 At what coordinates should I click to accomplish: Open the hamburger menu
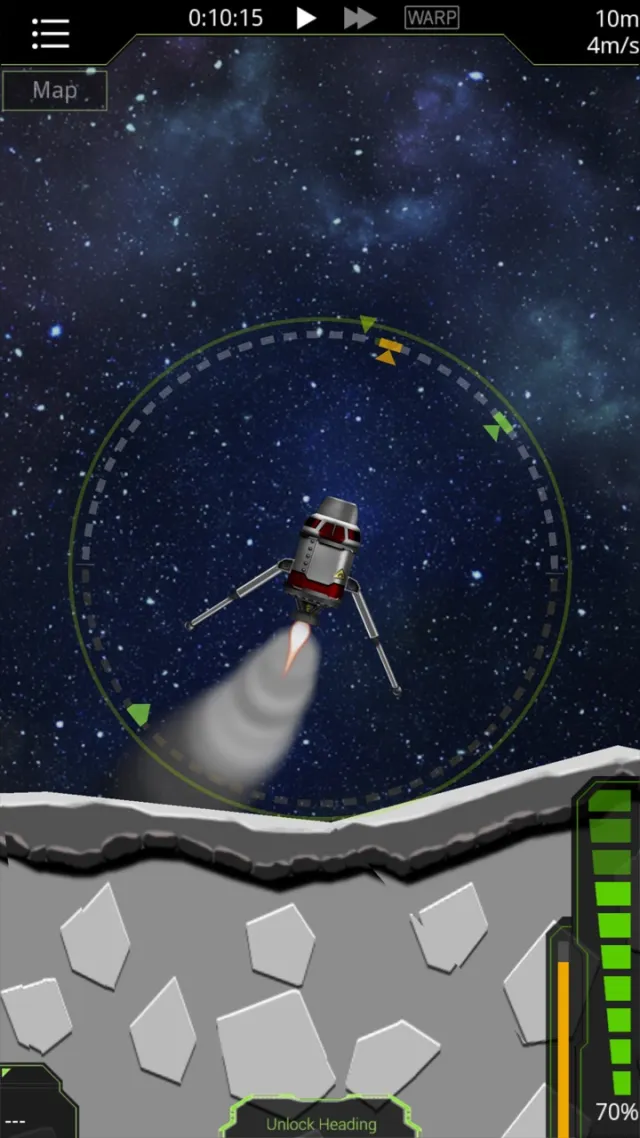(49, 32)
